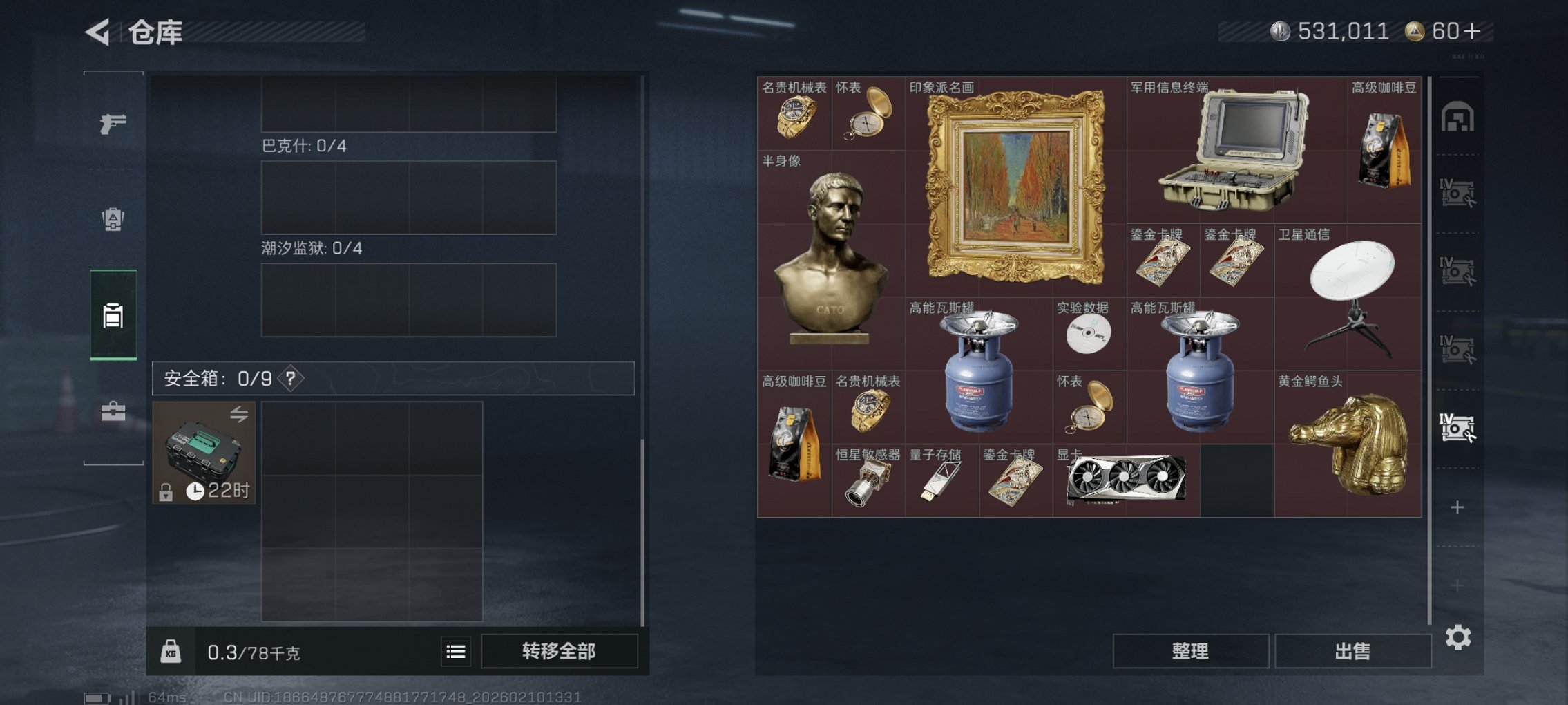Click the plus icon to add a vault
The width and height of the screenshot is (1568, 705).
[1457, 507]
